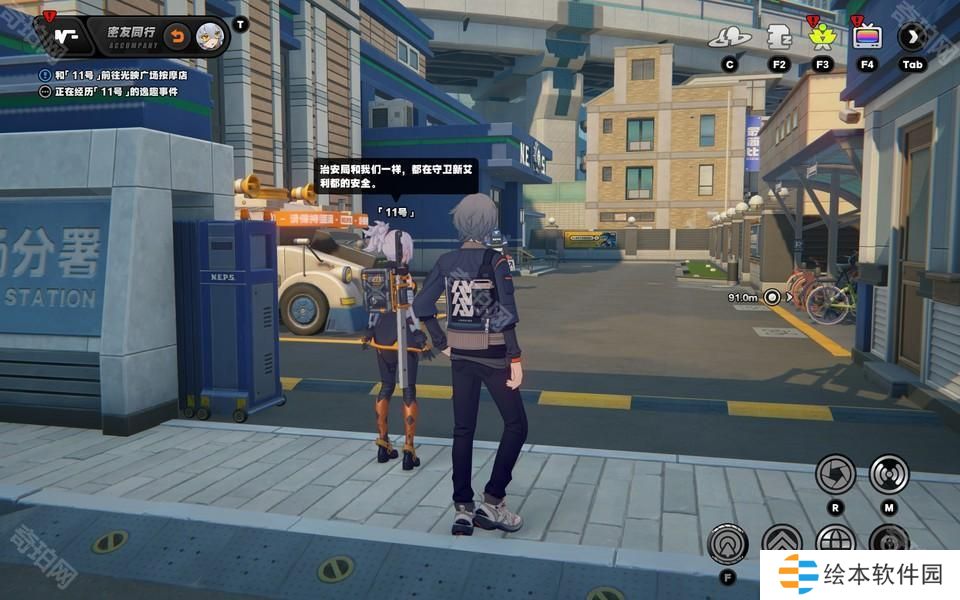Click the double chevron up button
960x600 pixels.
pyautogui.click(x=781, y=543)
